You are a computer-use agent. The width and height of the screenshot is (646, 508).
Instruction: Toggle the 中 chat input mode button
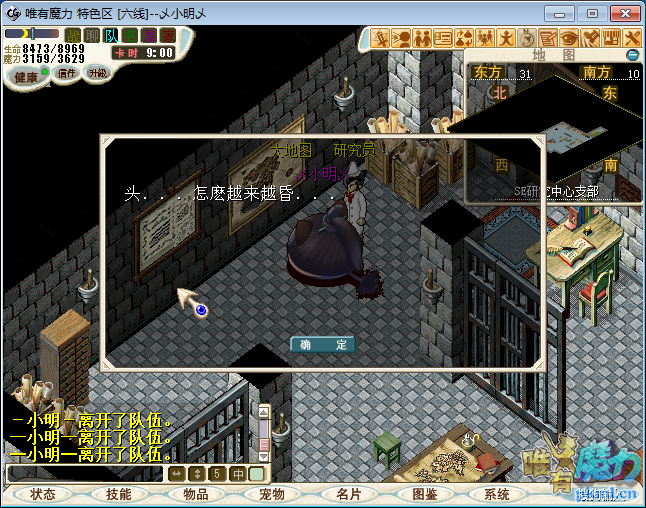[238, 473]
